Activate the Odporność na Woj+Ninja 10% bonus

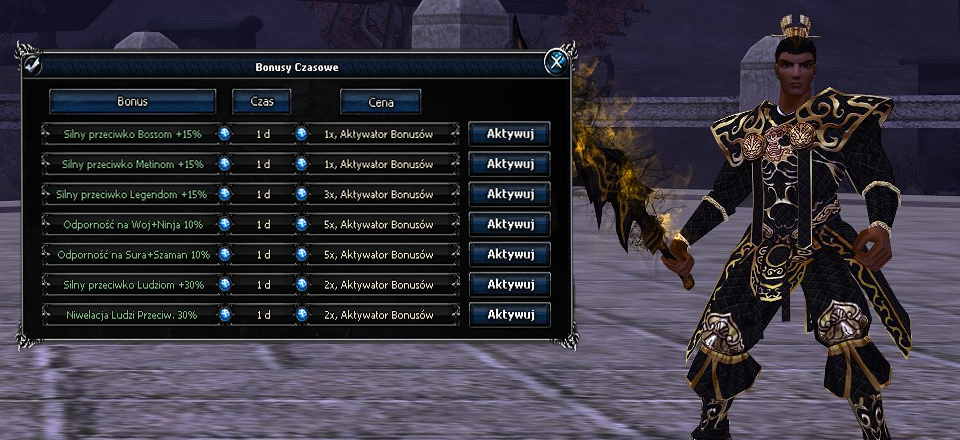coord(509,224)
